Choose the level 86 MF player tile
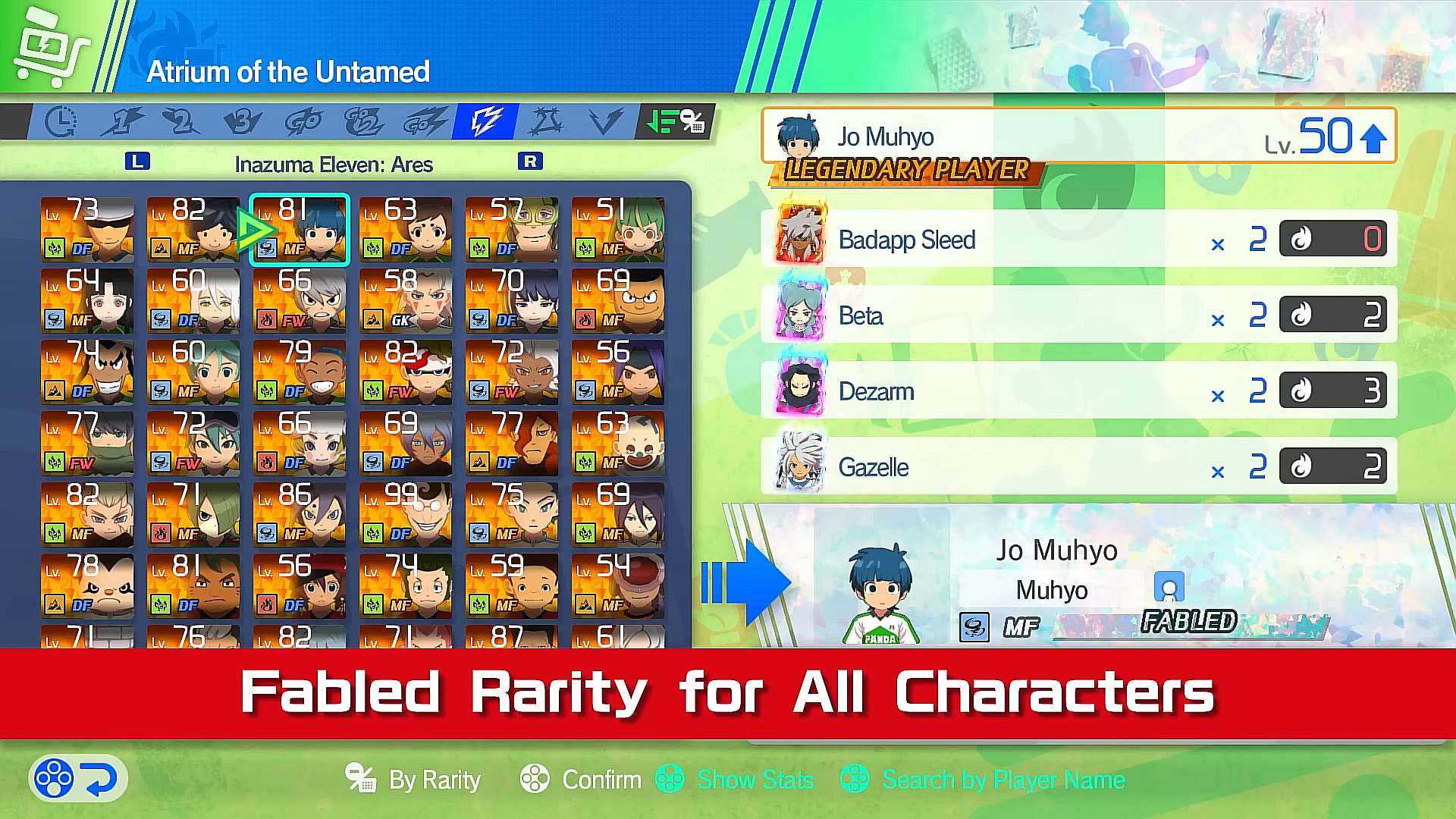 click(x=300, y=514)
